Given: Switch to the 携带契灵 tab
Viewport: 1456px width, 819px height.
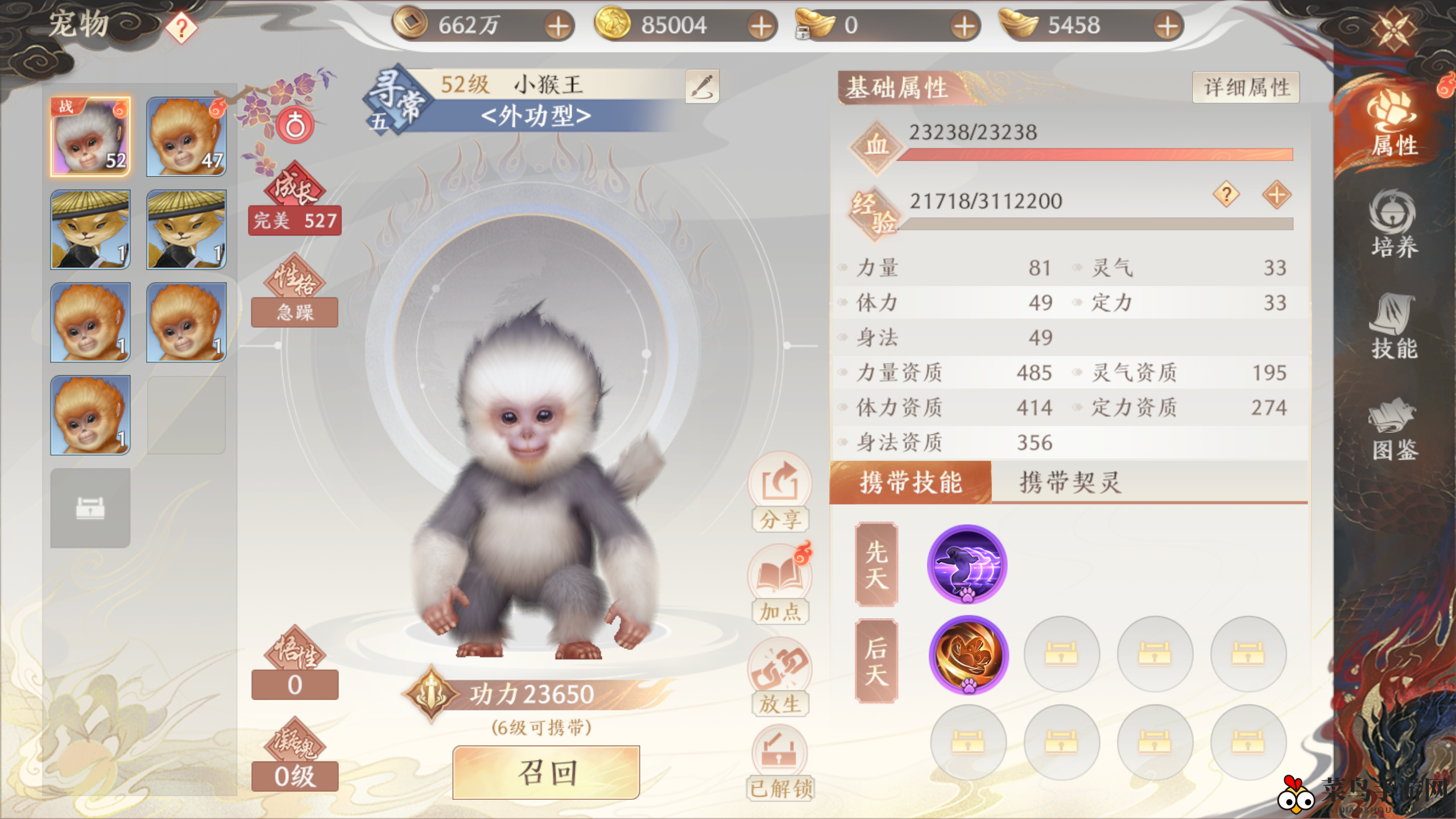Looking at the screenshot, I should (1069, 483).
